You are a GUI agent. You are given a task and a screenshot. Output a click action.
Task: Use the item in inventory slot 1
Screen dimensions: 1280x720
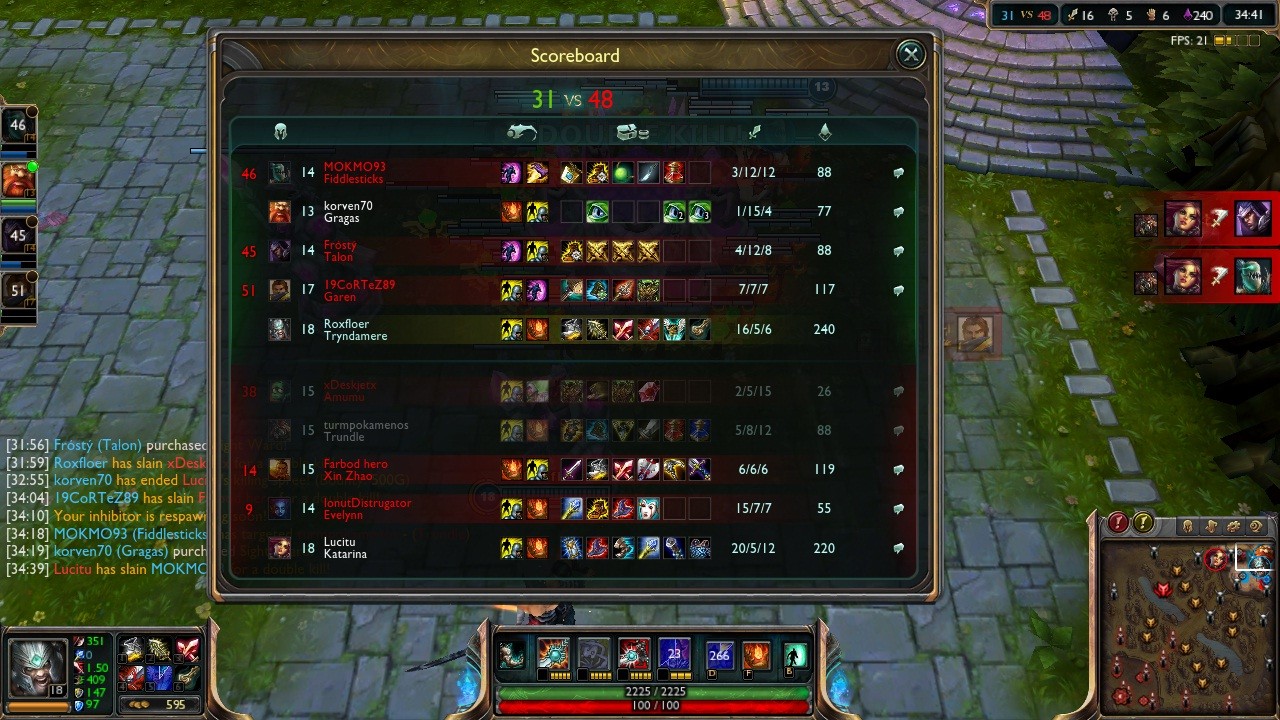pos(132,651)
